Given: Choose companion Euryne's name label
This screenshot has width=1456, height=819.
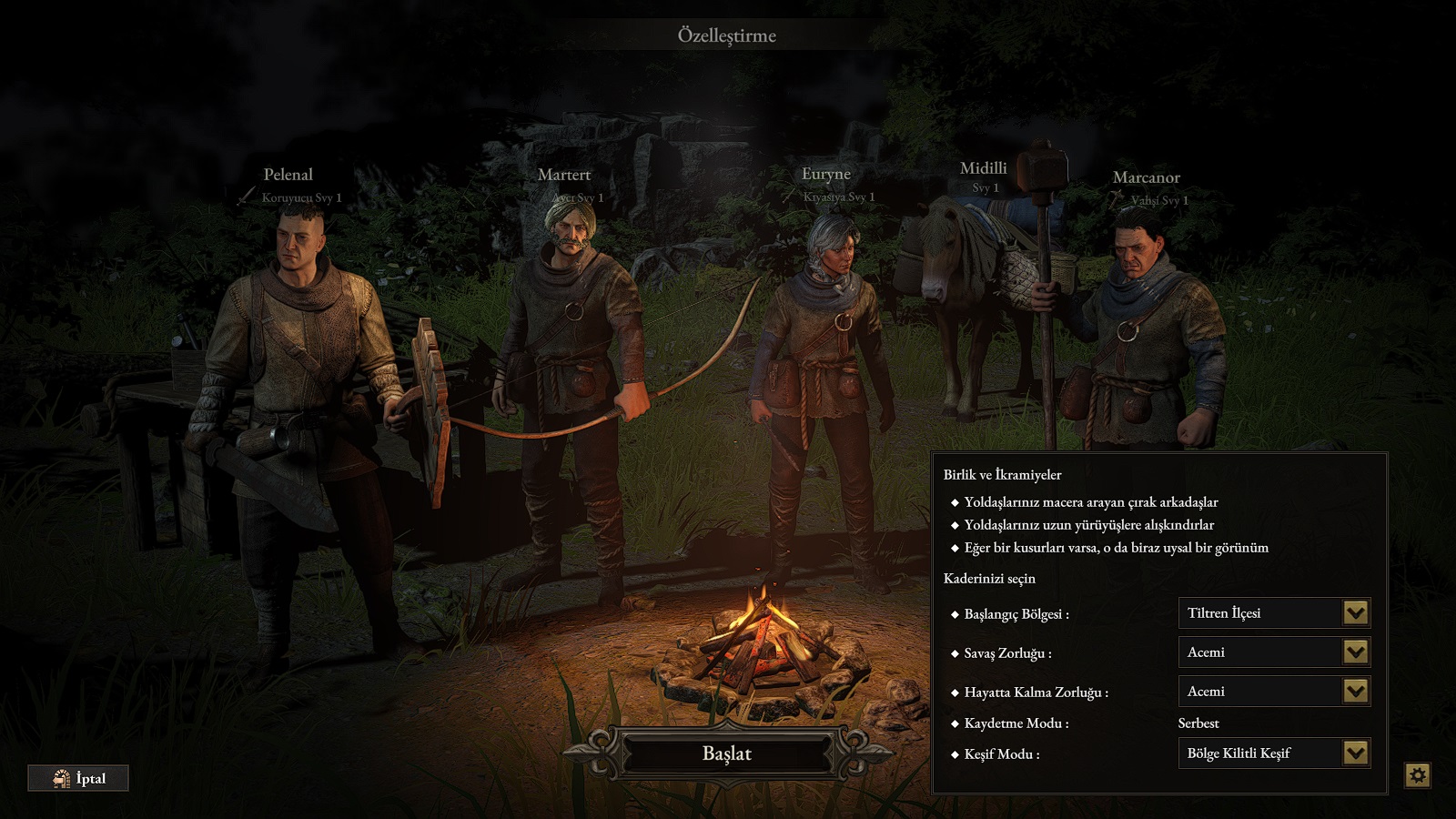Looking at the screenshot, I should (826, 174).
